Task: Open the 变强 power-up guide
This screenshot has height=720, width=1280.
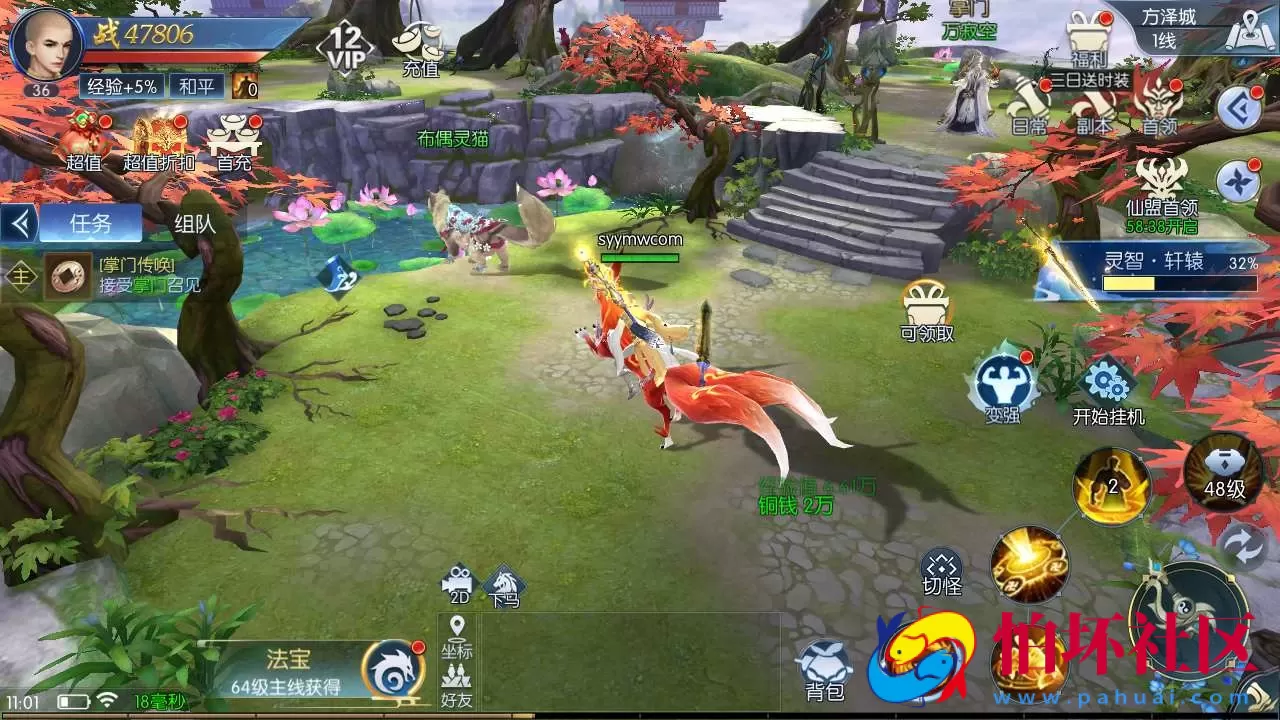Action: (1001, 385)
